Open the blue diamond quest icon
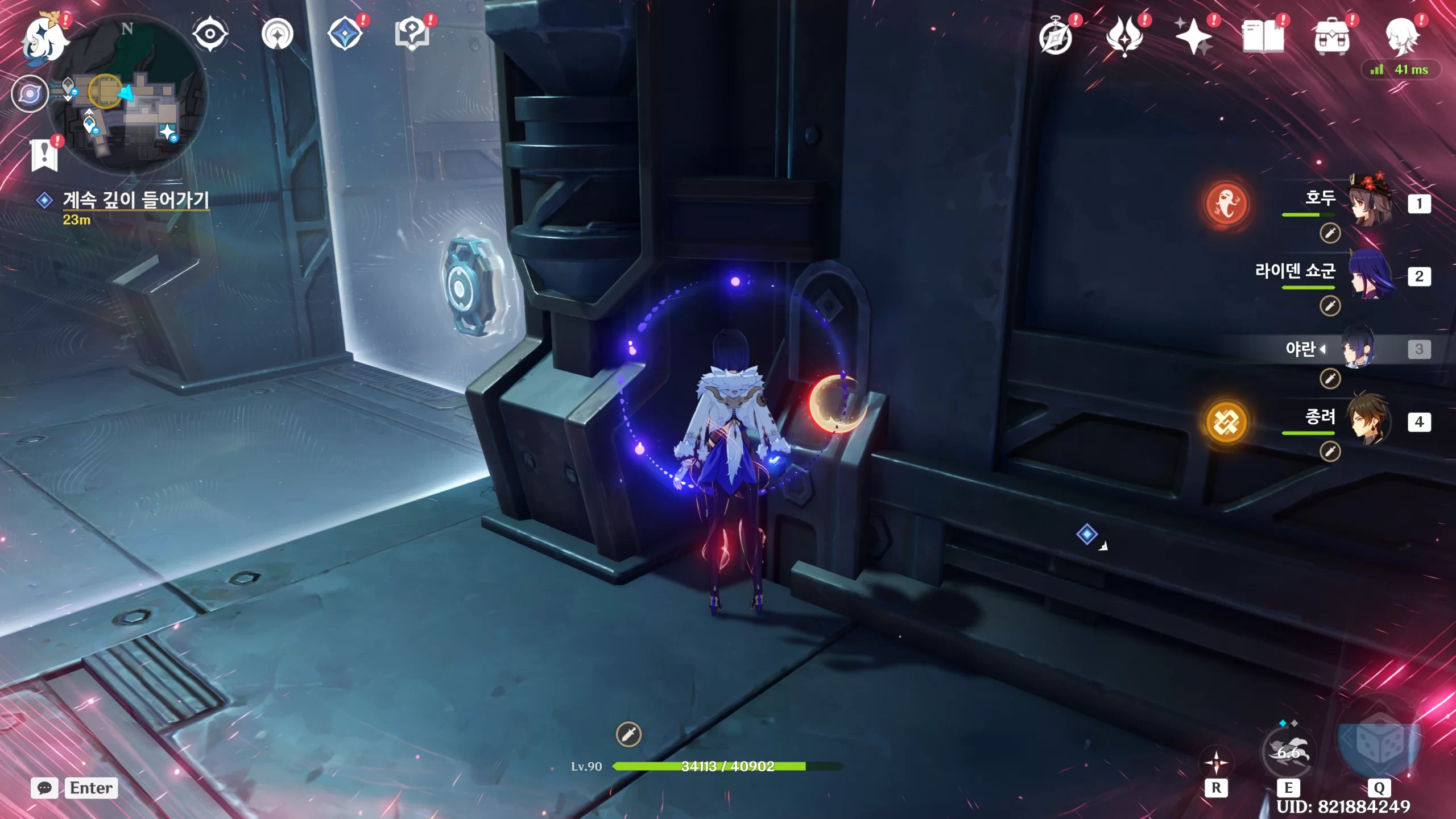1456x819 pixels. [x=345, y=34]
